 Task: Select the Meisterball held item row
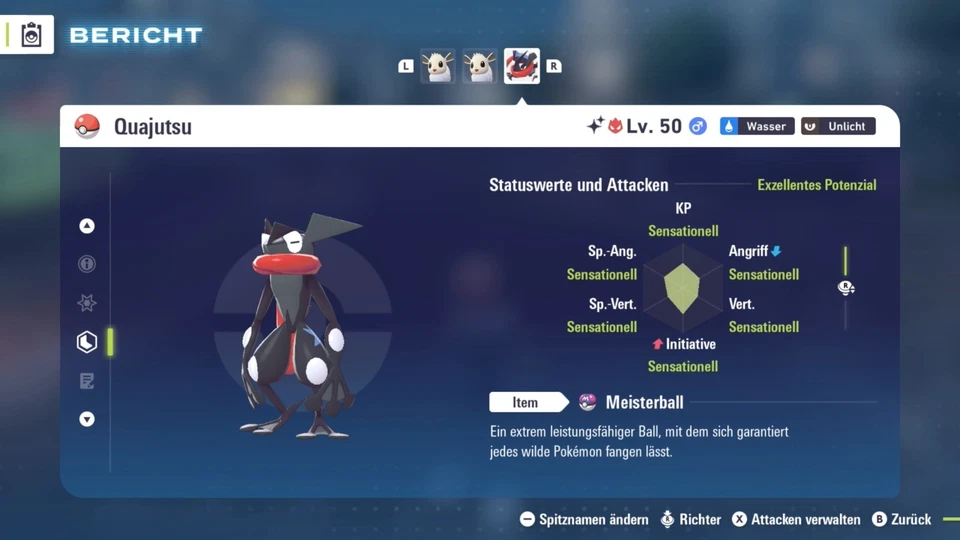pyautogui.click(x=644, y=402)
